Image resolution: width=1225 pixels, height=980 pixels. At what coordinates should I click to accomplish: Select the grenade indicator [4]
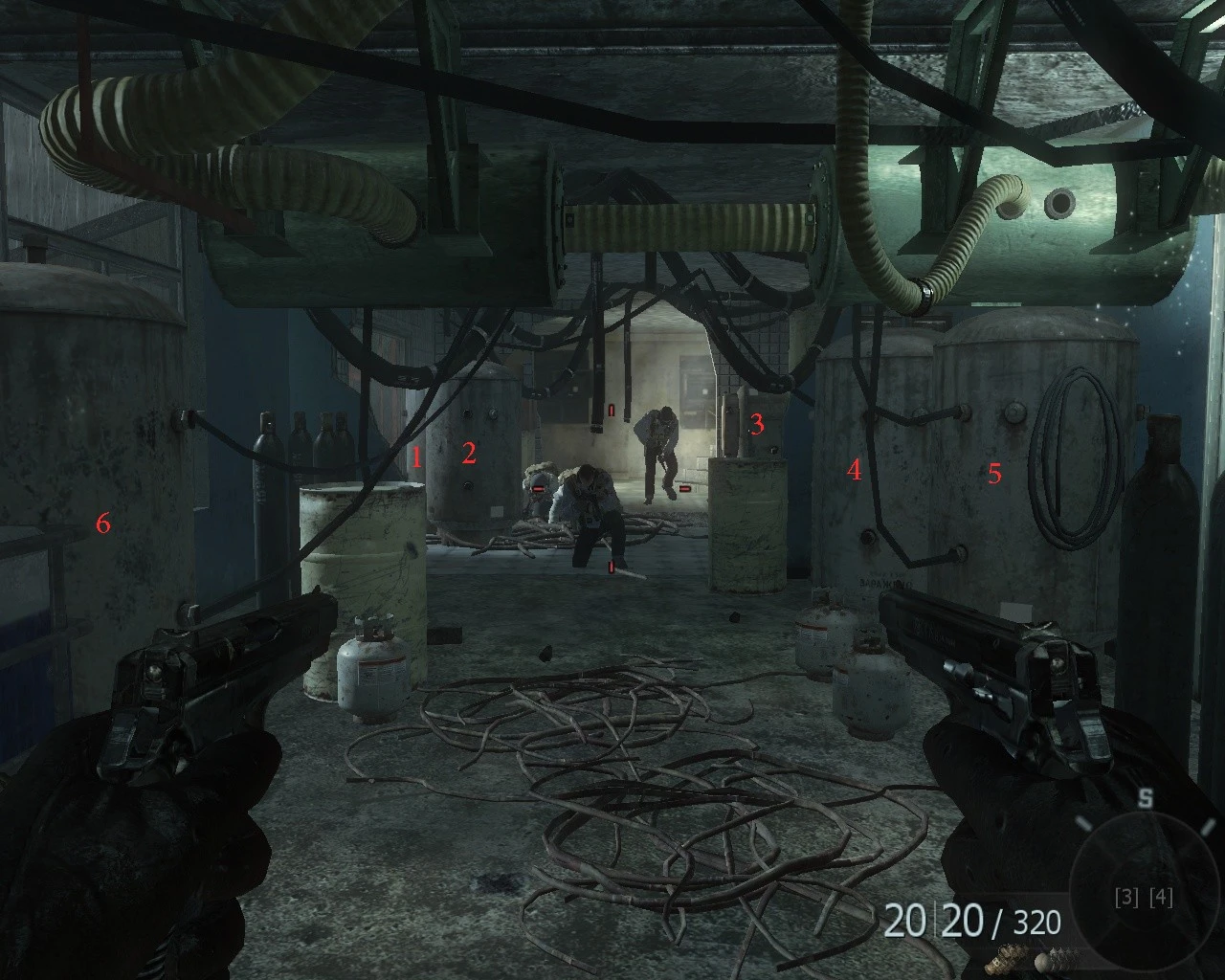pyautogui.click(x=1159, y=898)
